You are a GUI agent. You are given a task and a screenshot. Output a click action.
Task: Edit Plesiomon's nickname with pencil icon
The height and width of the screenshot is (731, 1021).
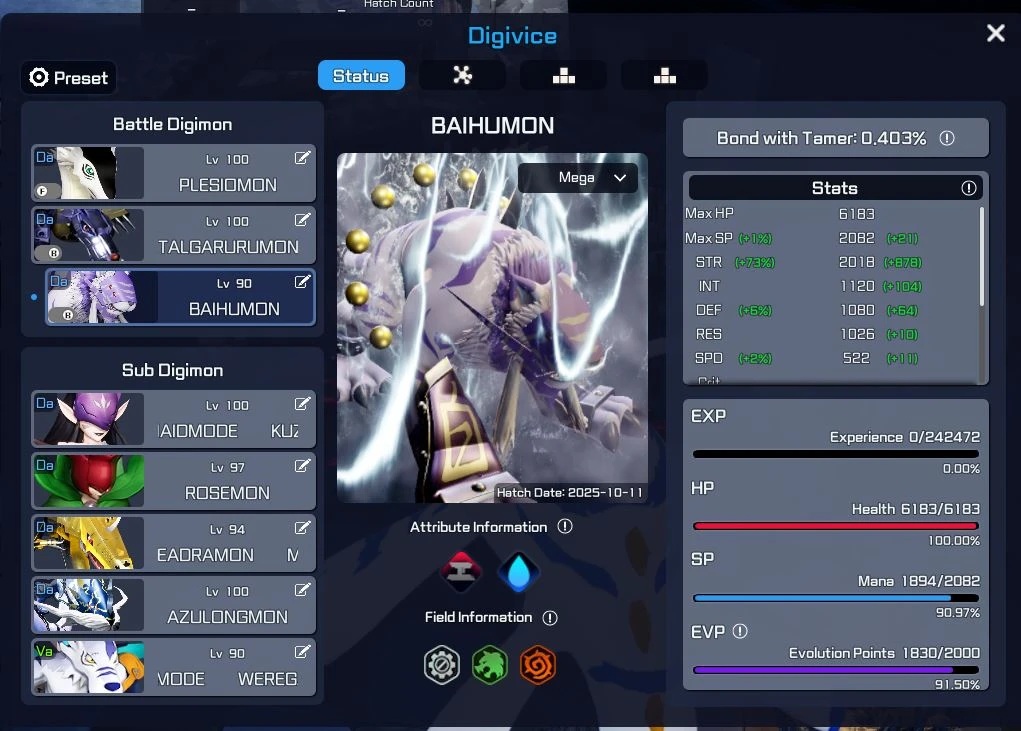(x=302, y=158)
